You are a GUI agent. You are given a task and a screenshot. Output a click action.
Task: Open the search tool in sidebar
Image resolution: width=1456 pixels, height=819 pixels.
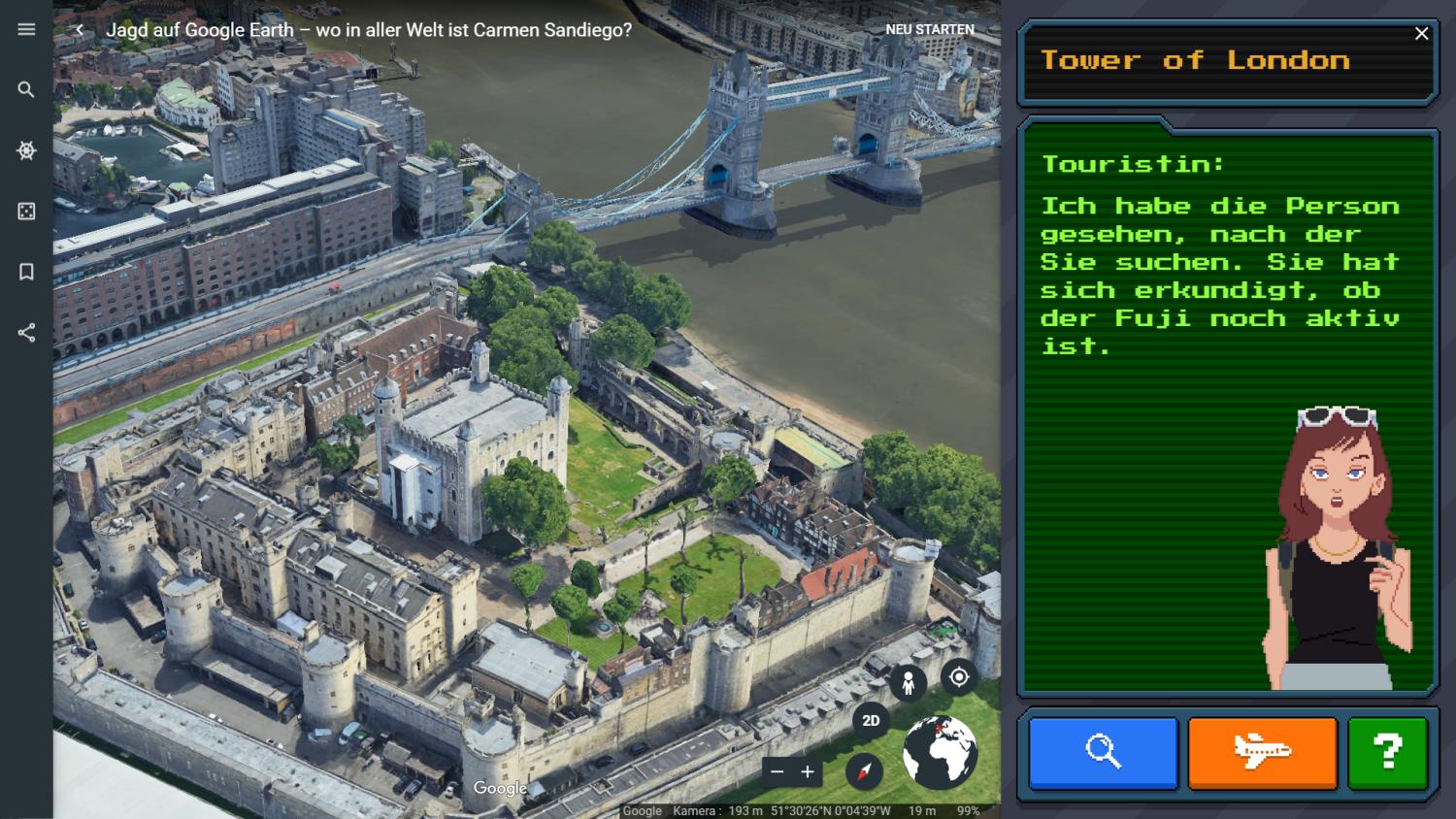(x=26, y=89)
